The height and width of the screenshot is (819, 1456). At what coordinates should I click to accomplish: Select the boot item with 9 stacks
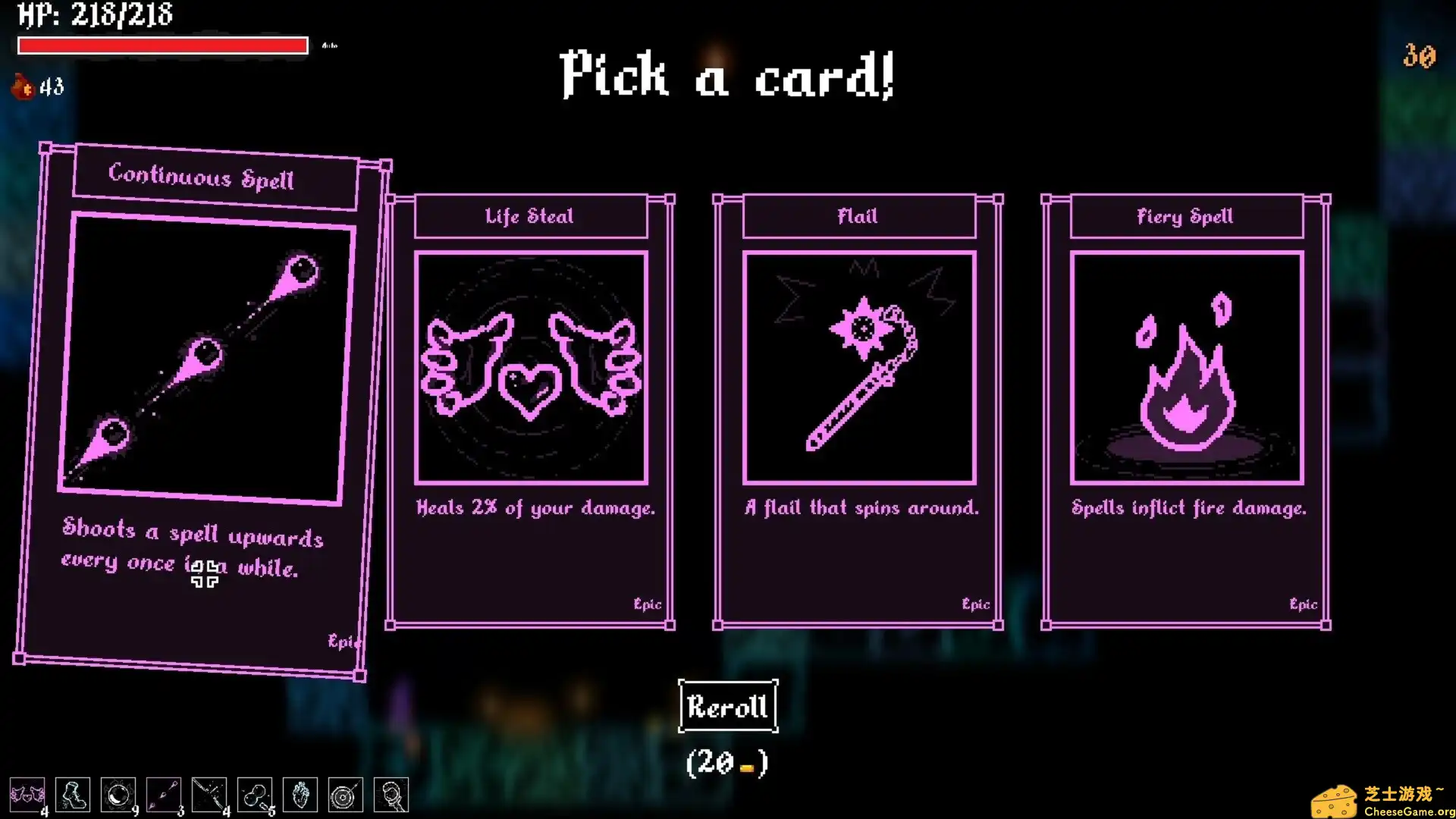pyautogui.click(x=74, y=795)
